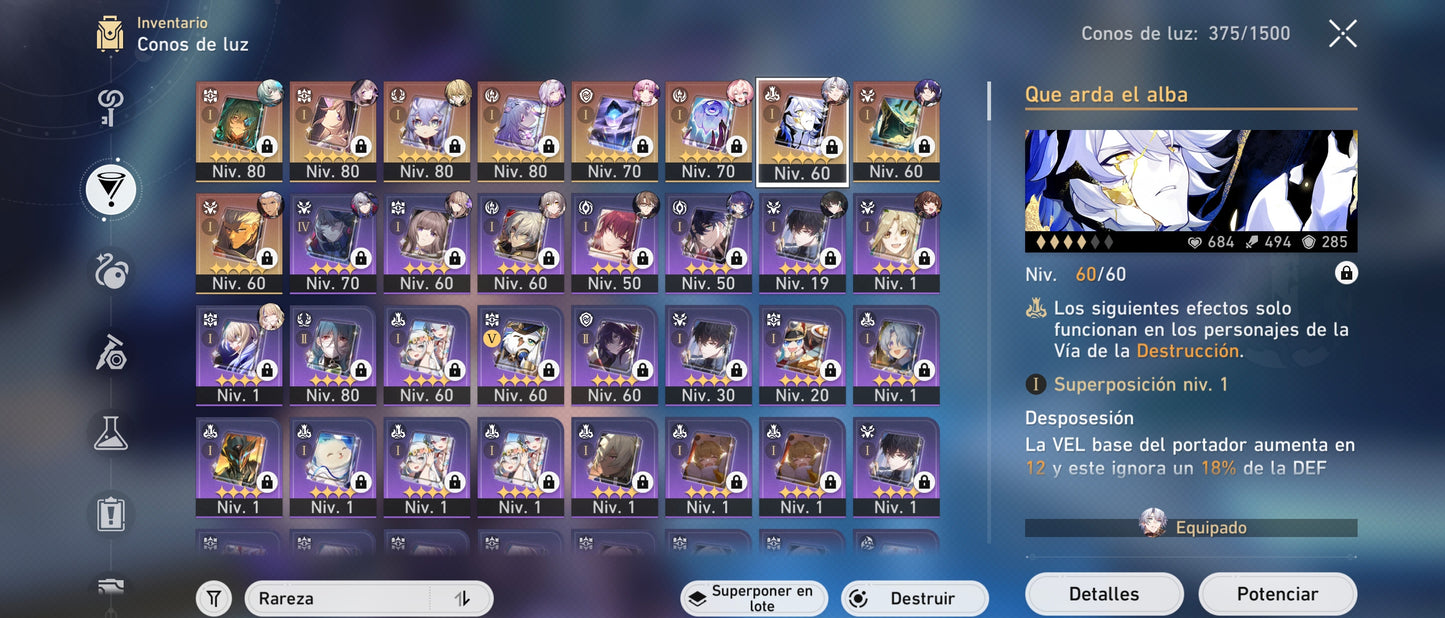Click the Potenciar button

pos(1277,594)
